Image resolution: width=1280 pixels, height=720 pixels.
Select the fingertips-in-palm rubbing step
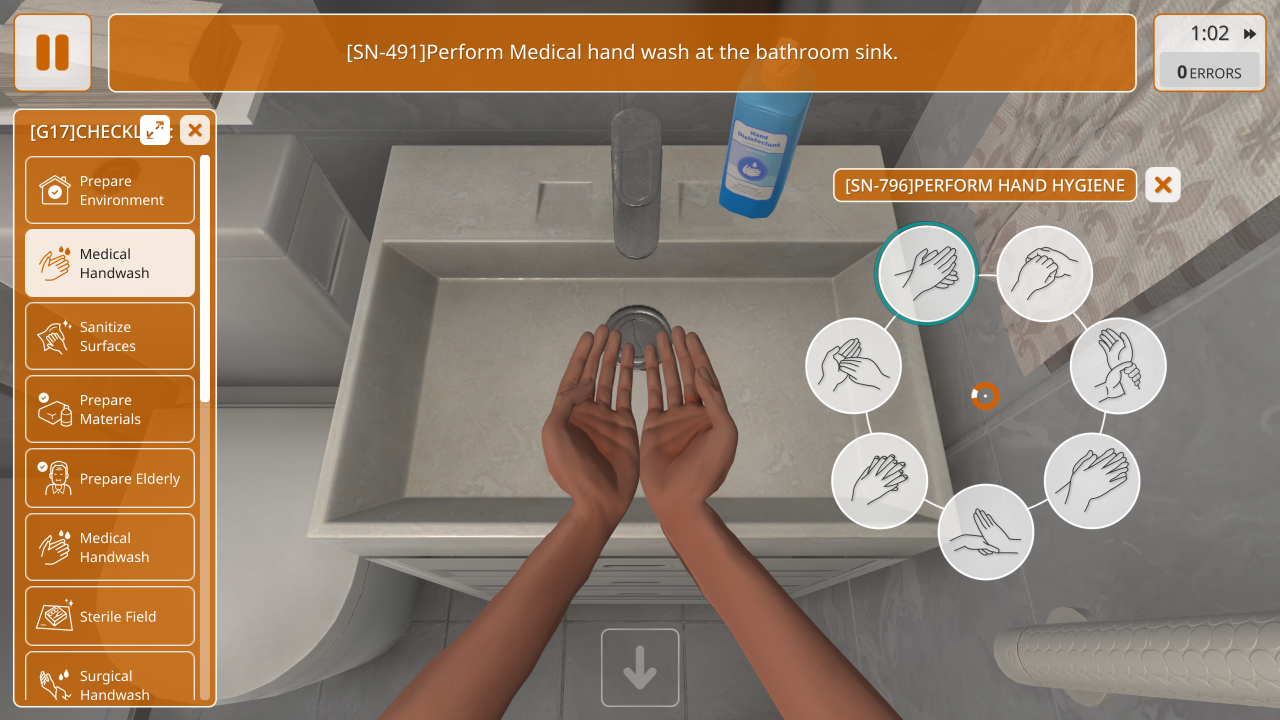853,365
